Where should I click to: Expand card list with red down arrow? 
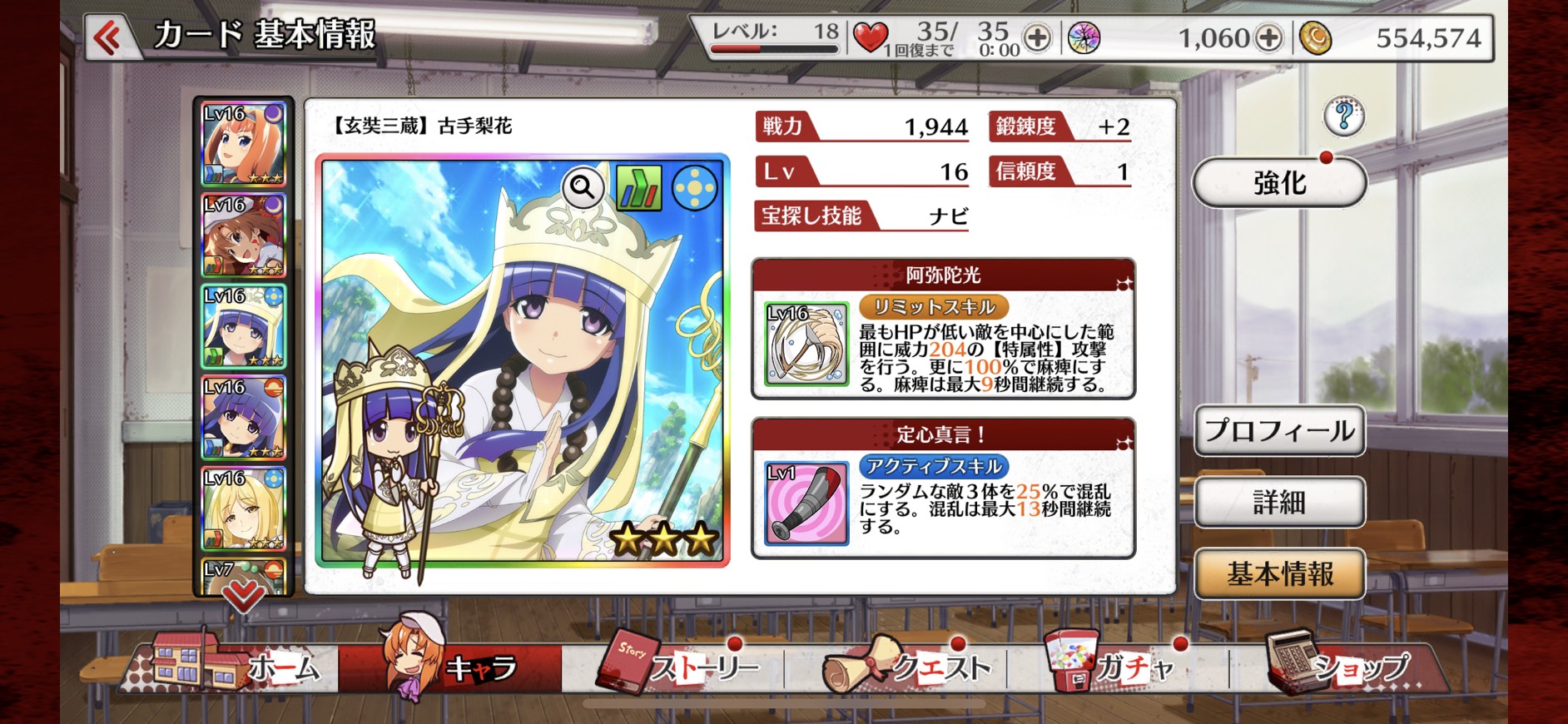[x=243, y=594]
